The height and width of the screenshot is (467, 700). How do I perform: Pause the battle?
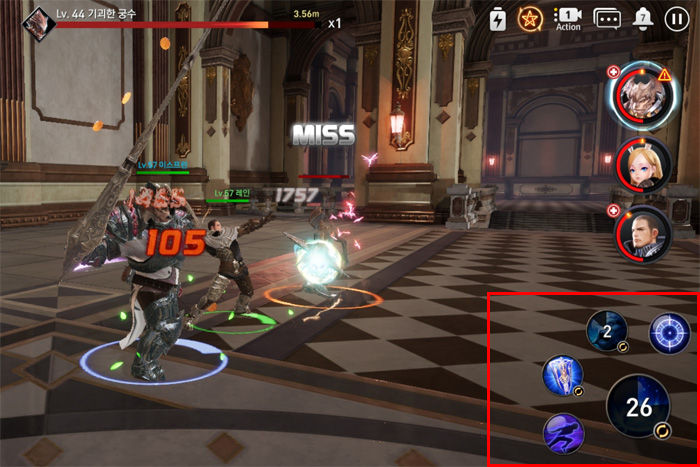click(x=677, y=19)
